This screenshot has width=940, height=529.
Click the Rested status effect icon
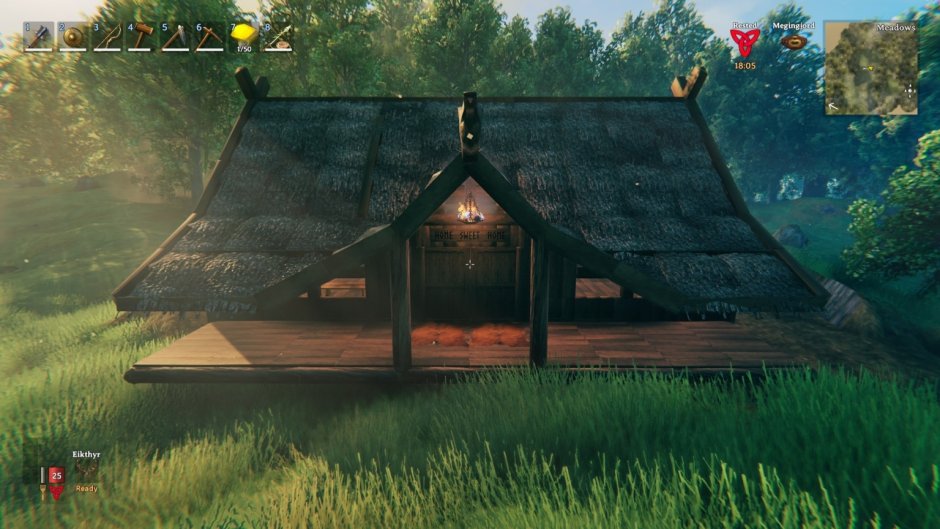(744, 41)
